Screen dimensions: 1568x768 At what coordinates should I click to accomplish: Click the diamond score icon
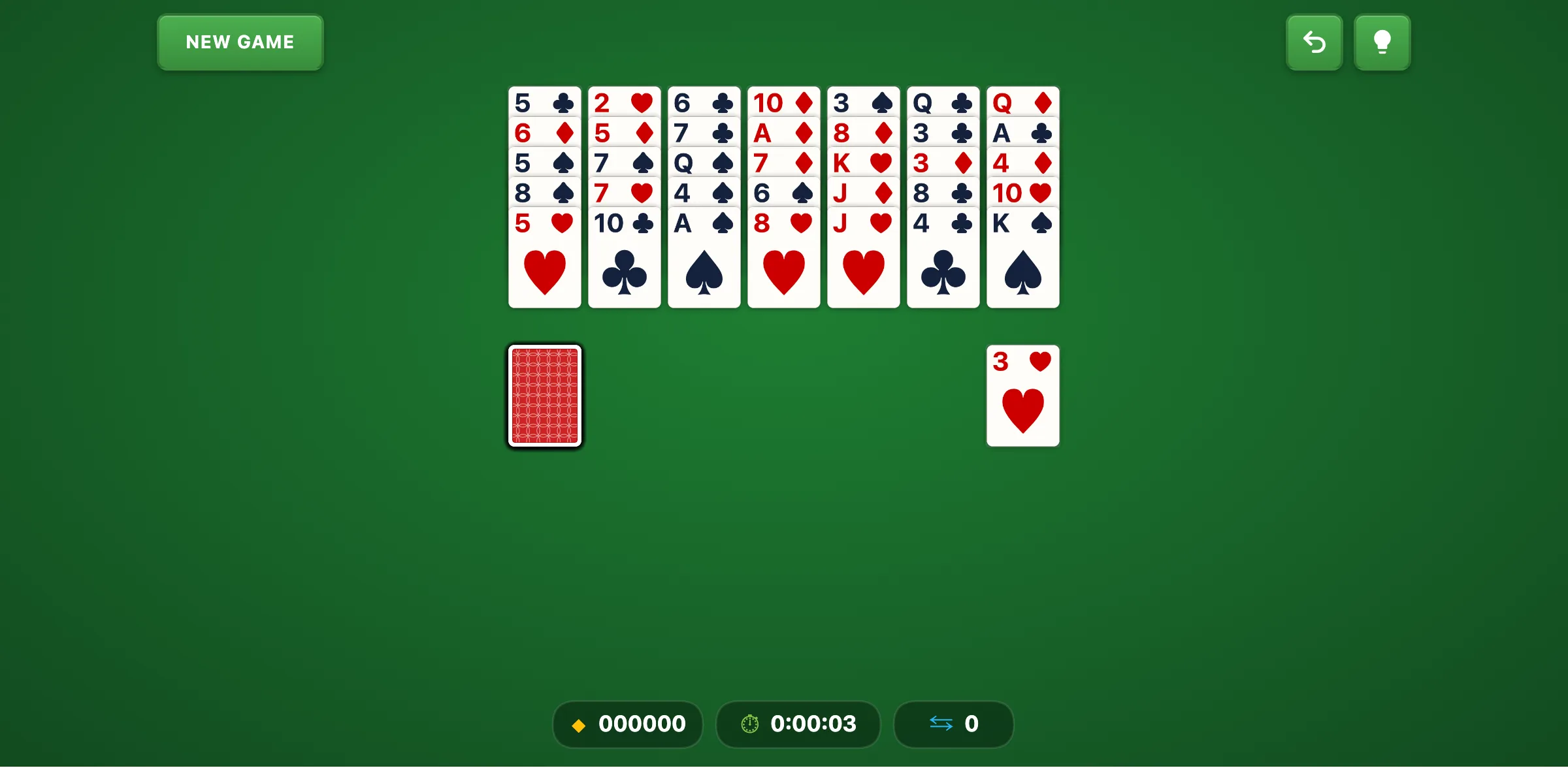click(x=579, y=724)
